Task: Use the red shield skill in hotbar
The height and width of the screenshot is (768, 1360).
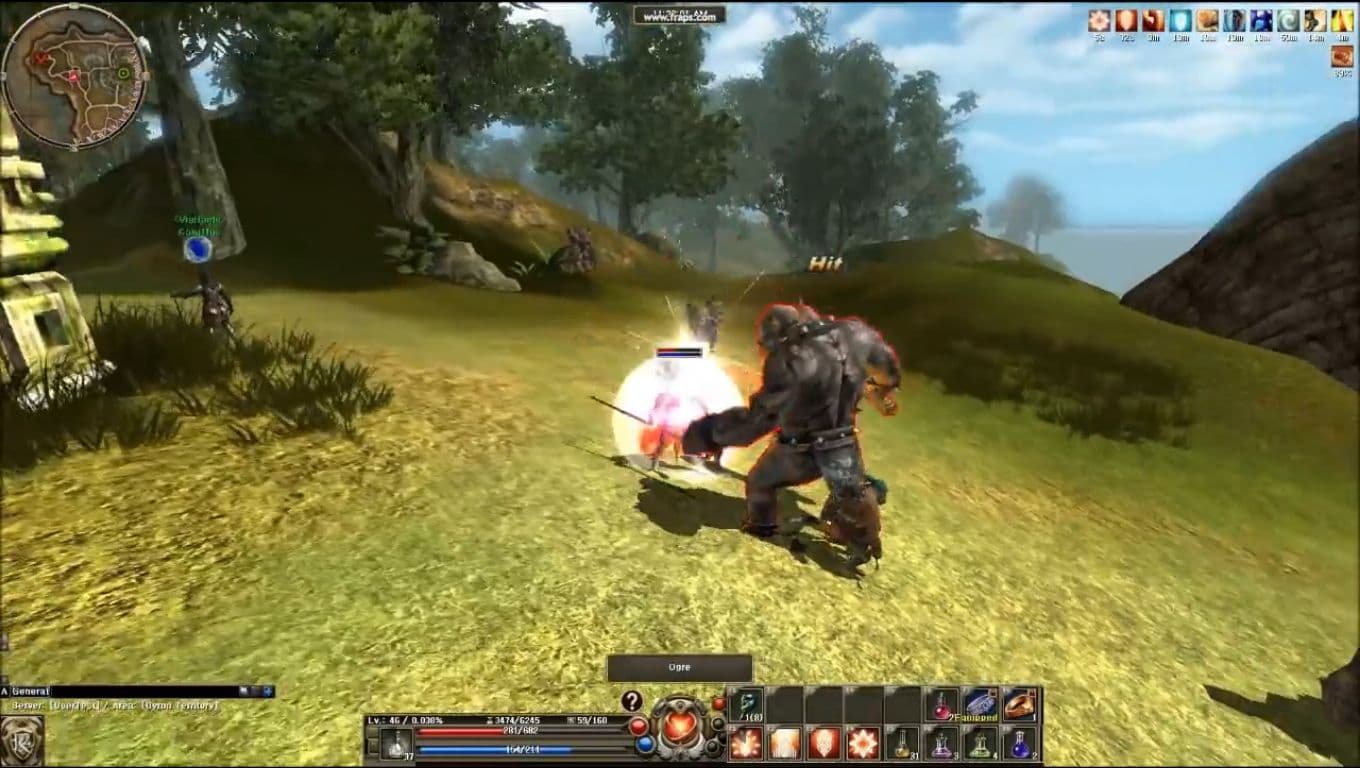Action: click(823, 743)
